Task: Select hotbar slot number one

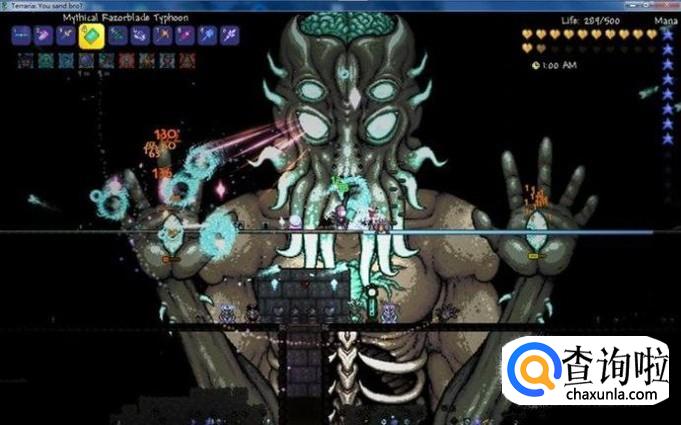Action: click(x=20, y=36)
